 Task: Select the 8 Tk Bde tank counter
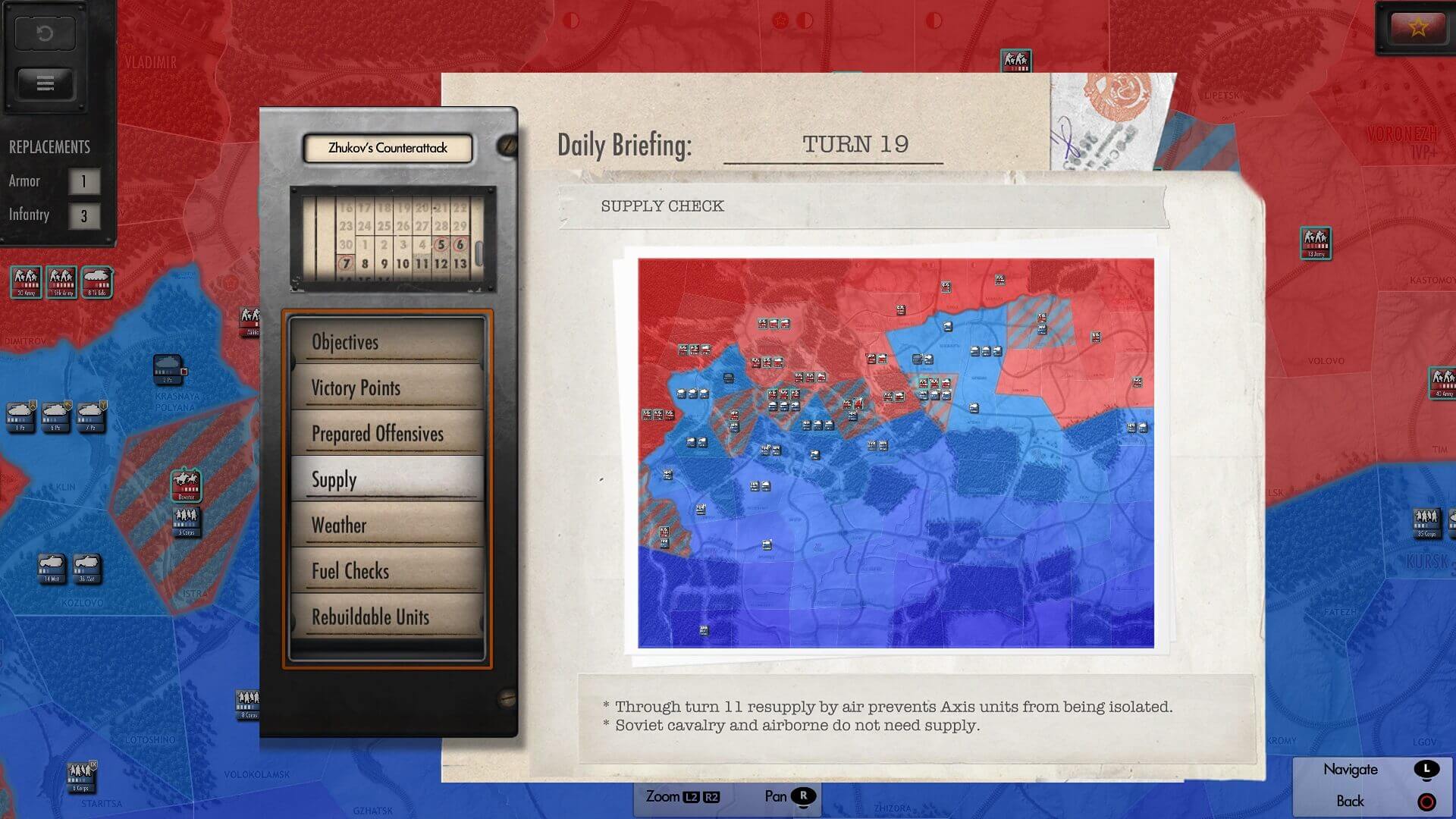tap(97, 281)
